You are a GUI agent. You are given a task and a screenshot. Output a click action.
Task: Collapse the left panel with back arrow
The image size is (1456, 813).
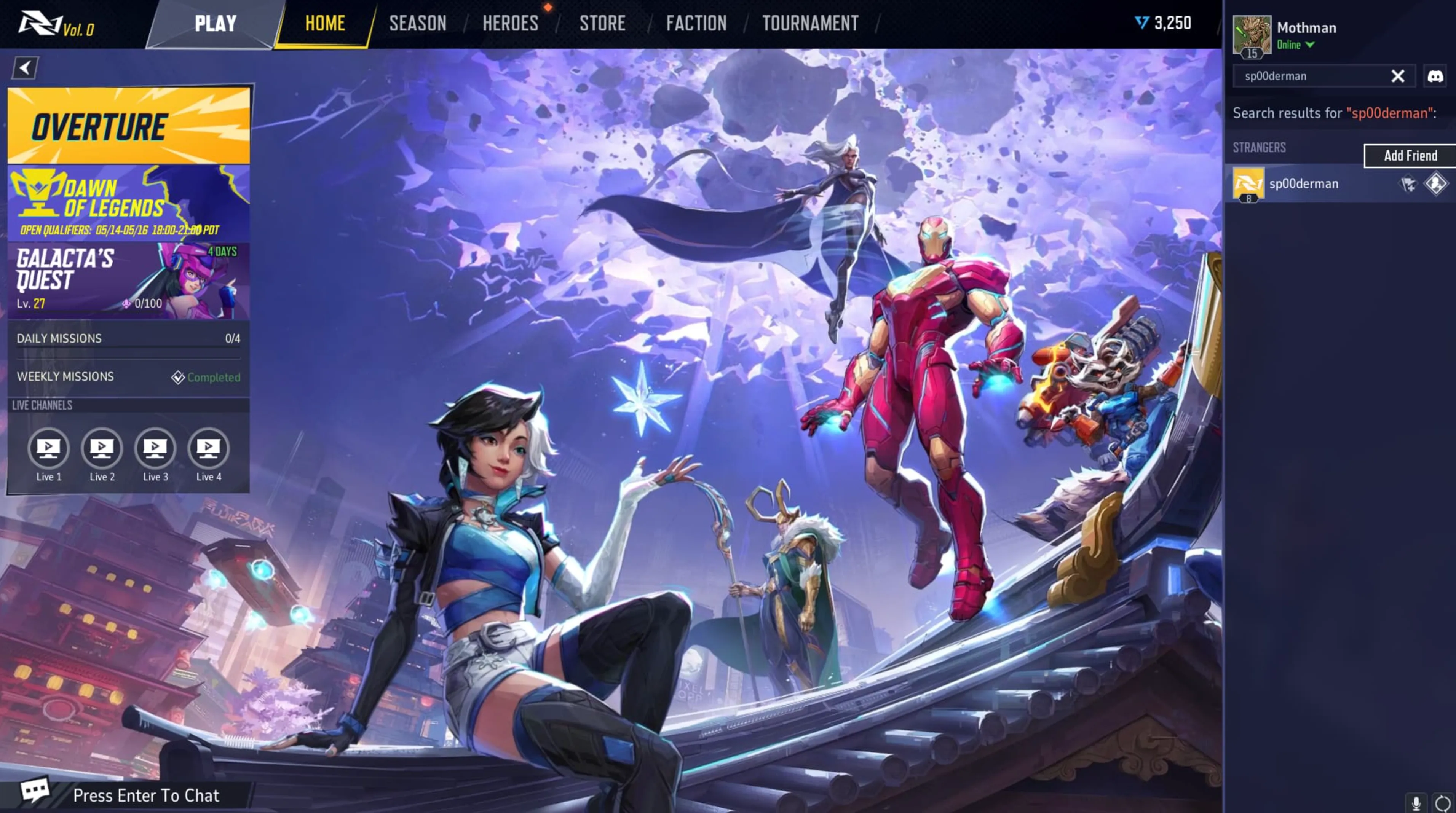click(25, 69)
